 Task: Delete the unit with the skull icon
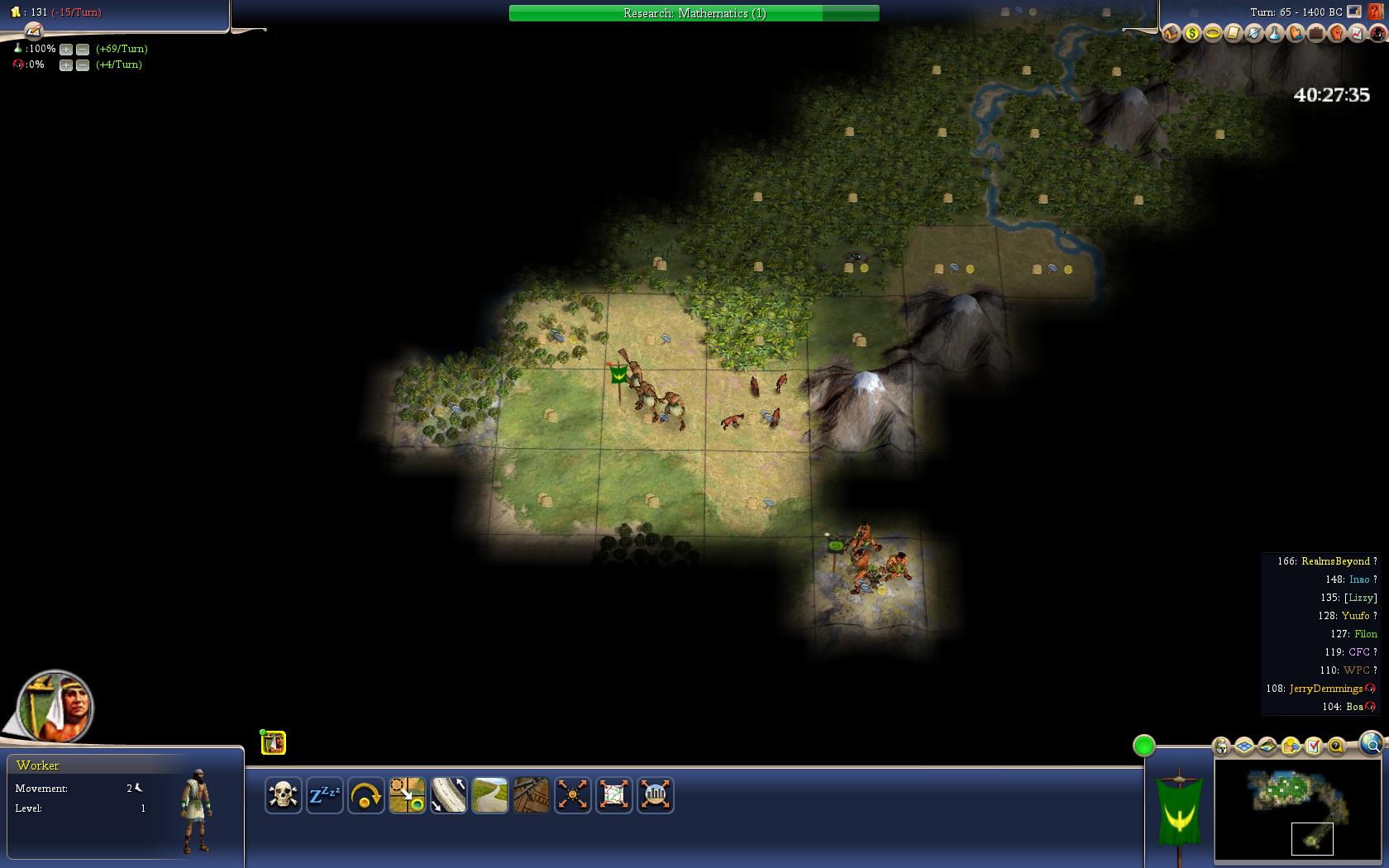coord(283,795)
